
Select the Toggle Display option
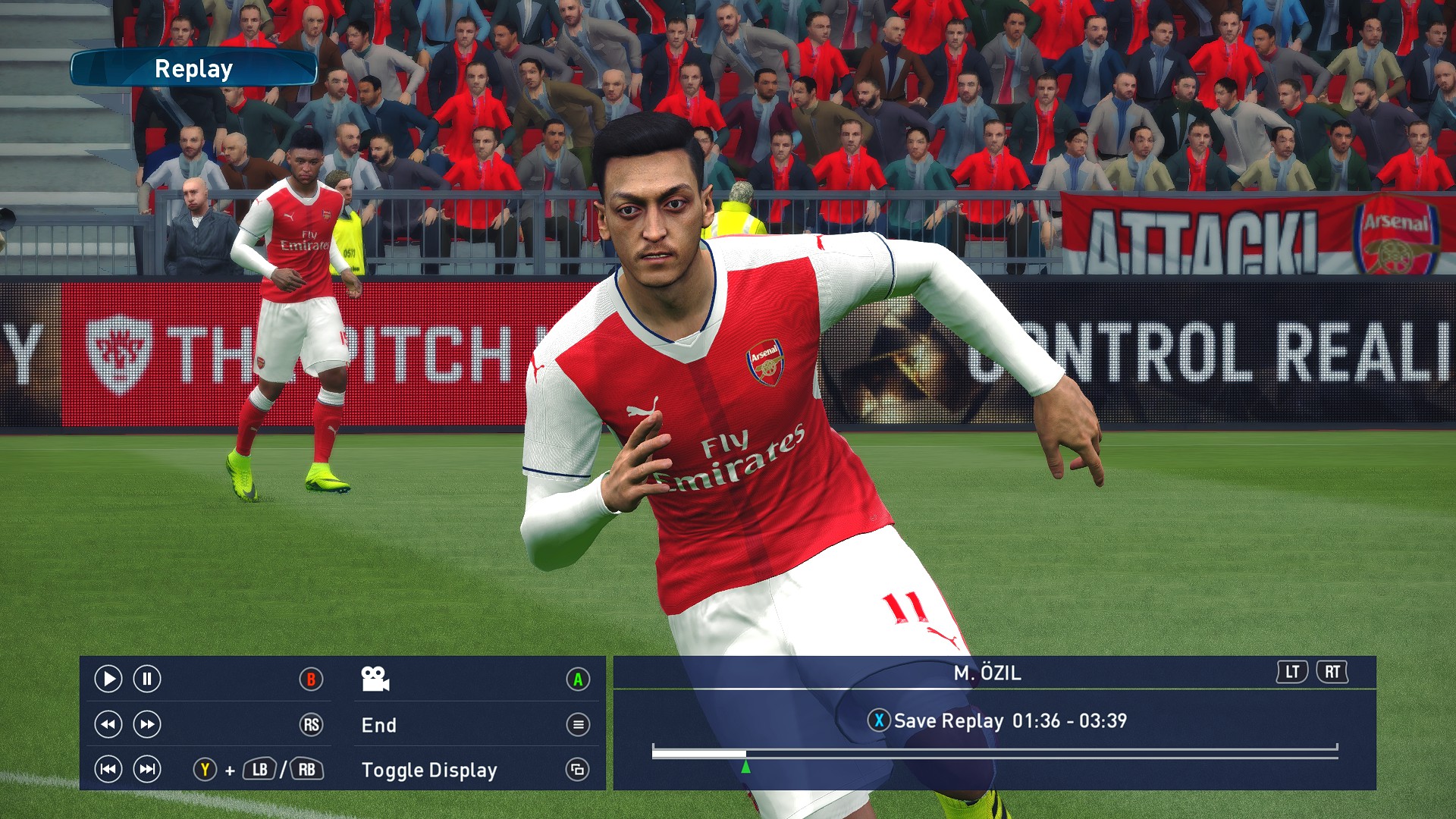pyautogui.click(x=429, y=770)
